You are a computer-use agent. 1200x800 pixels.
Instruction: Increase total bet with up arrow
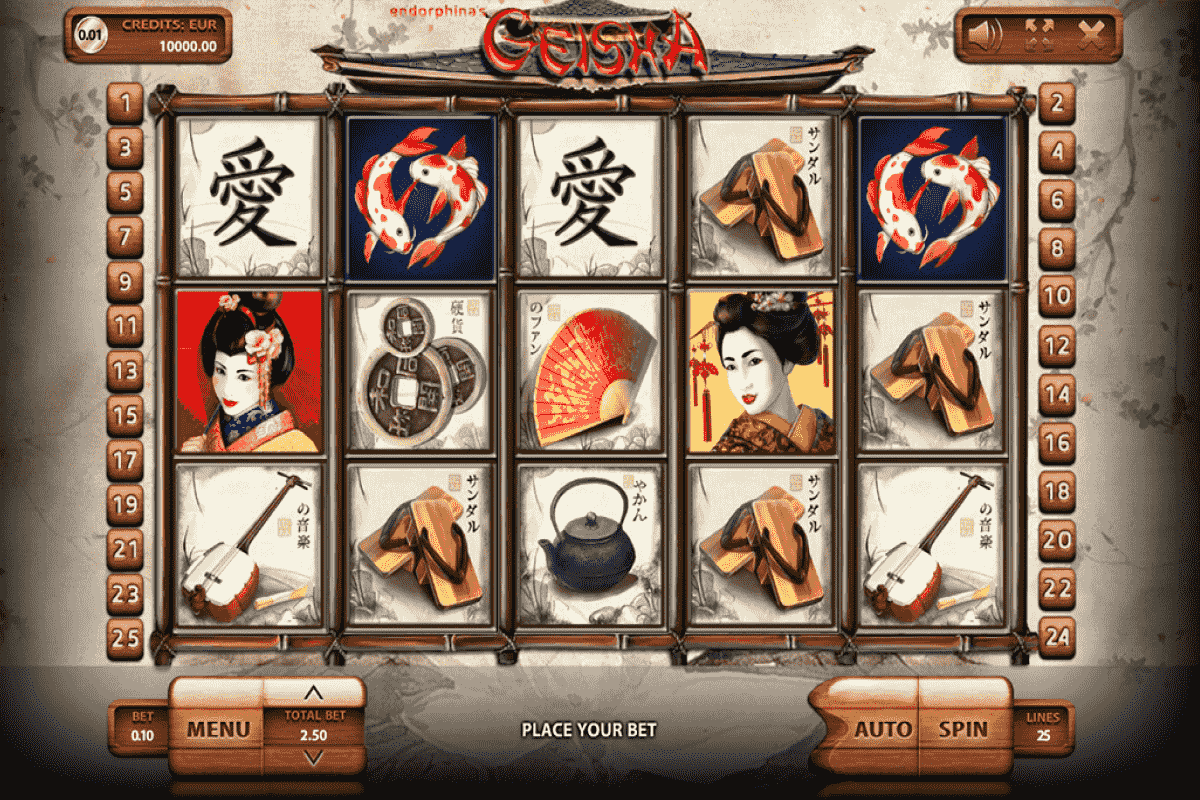click(313, 692)
